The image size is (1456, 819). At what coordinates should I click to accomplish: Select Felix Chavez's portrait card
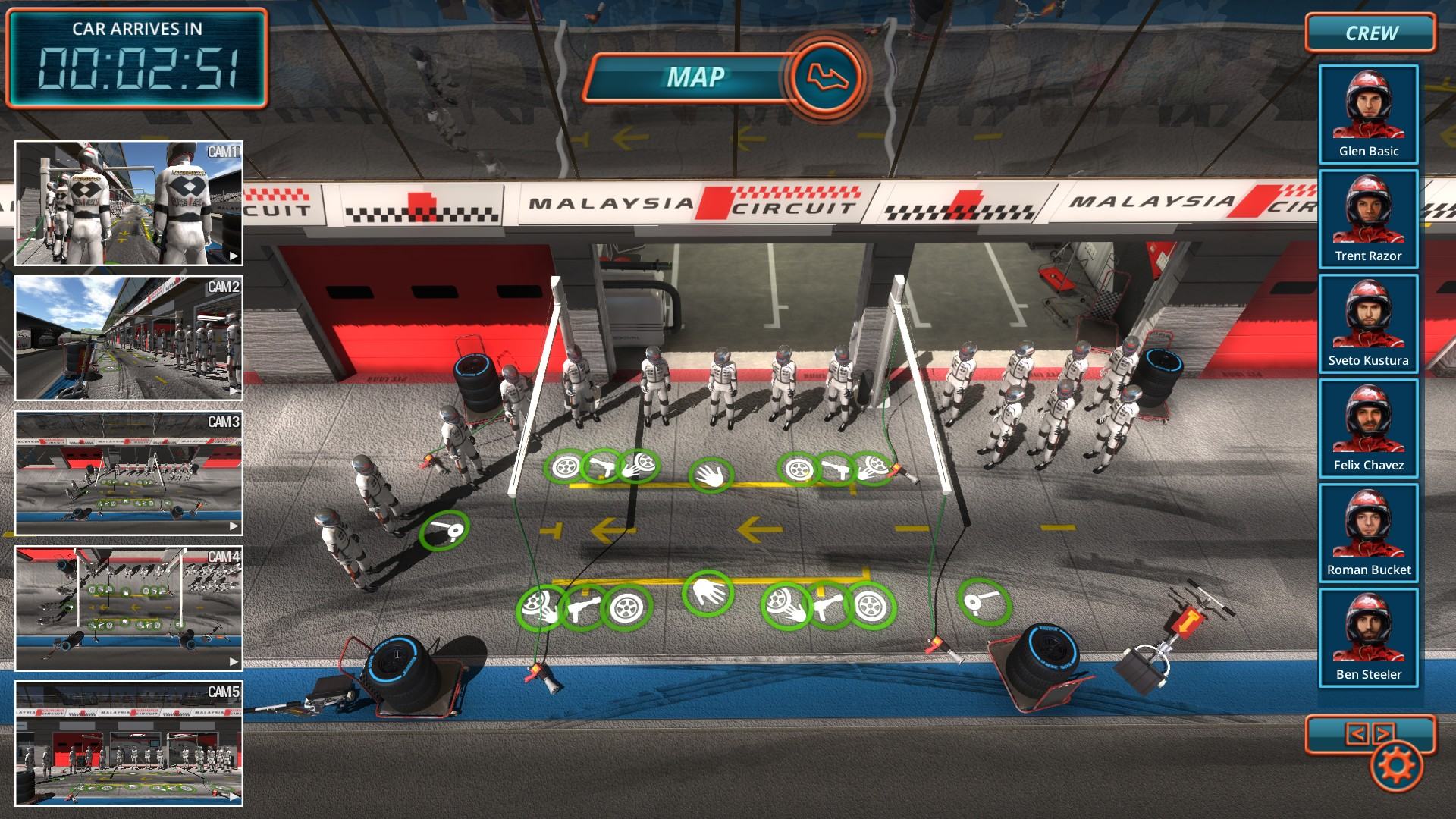tap(1368, 428)
